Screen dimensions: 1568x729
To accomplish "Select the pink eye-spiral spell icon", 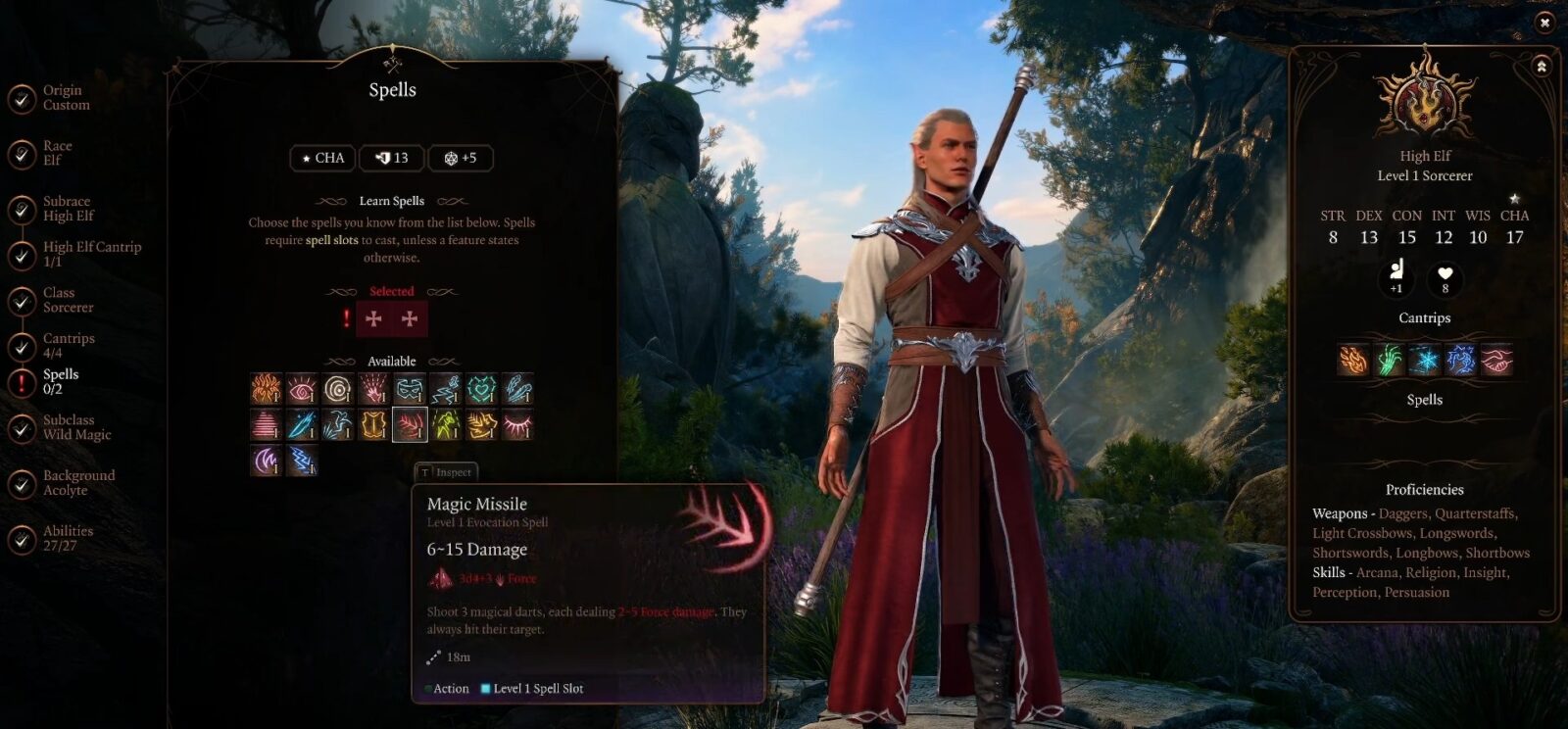I will (x=302, y=389).
